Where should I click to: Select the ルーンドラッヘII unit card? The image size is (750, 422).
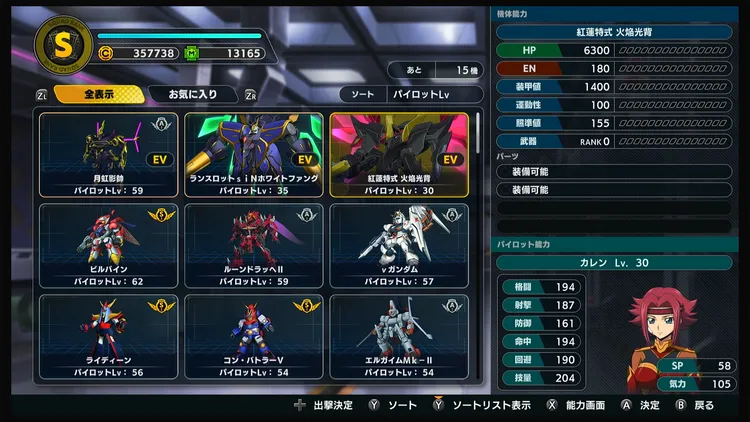[254, 246]
